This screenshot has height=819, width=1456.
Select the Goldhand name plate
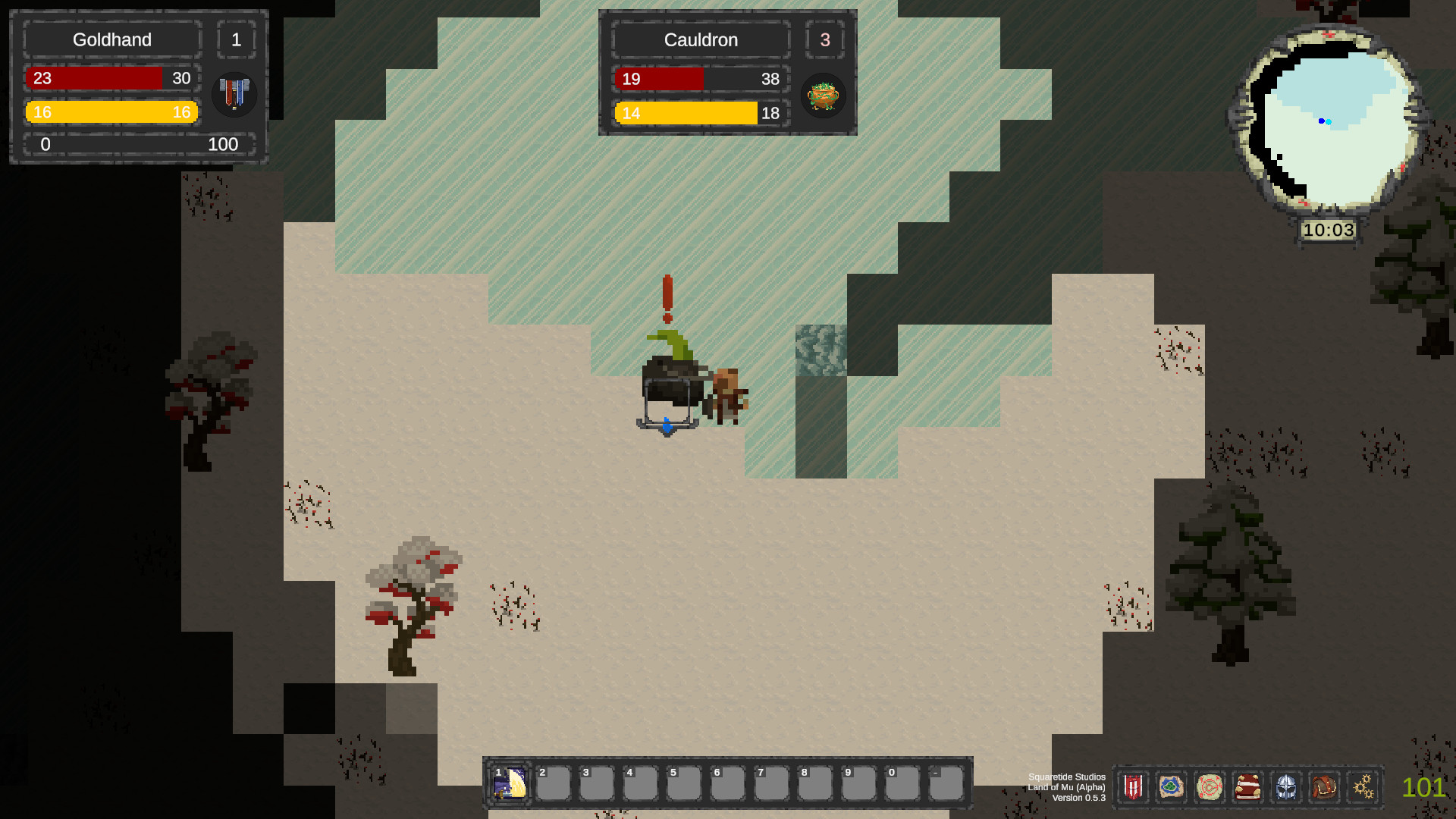[x=112, y=39]
